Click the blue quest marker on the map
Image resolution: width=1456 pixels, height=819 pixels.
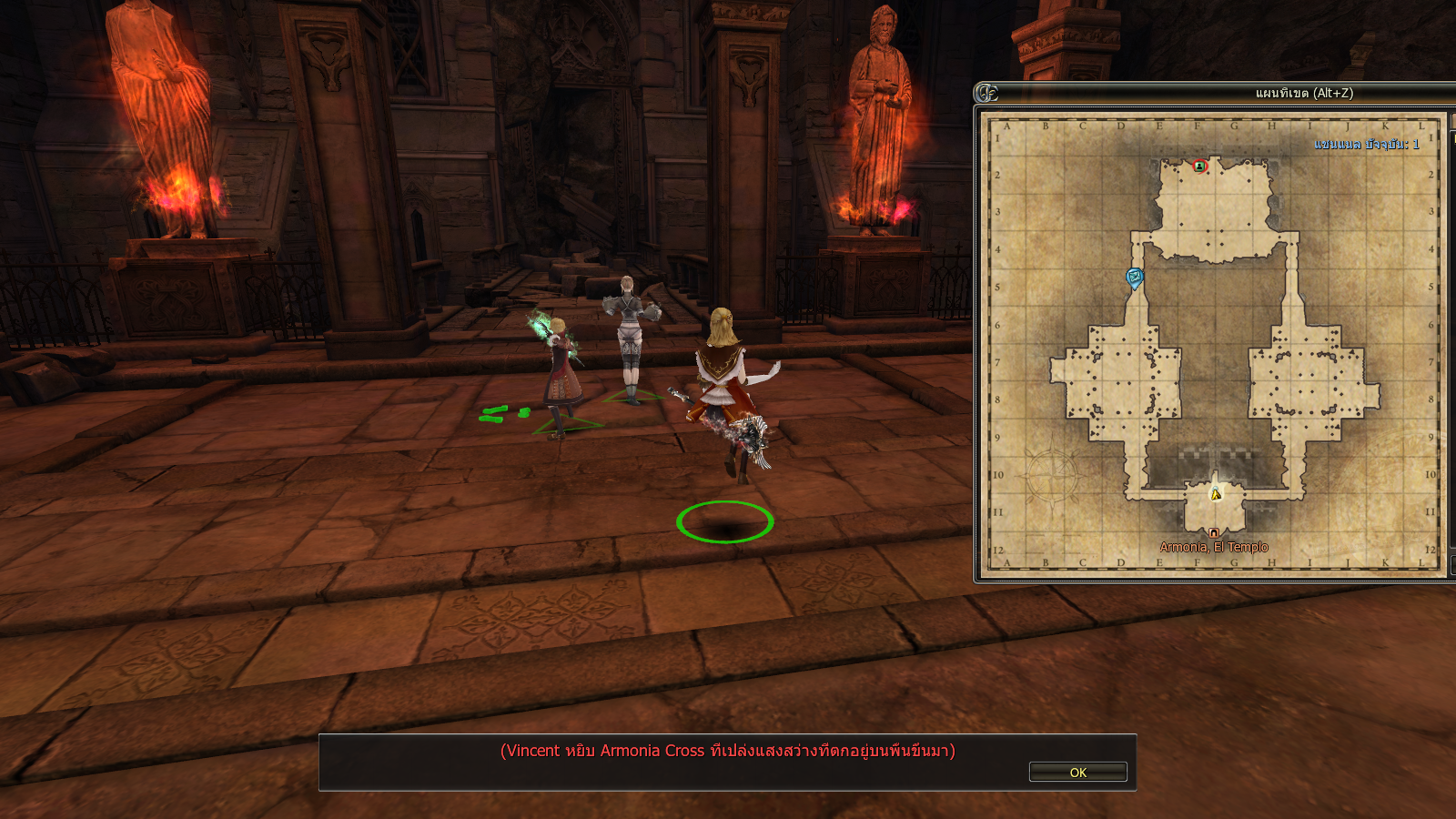(1134, 277)
